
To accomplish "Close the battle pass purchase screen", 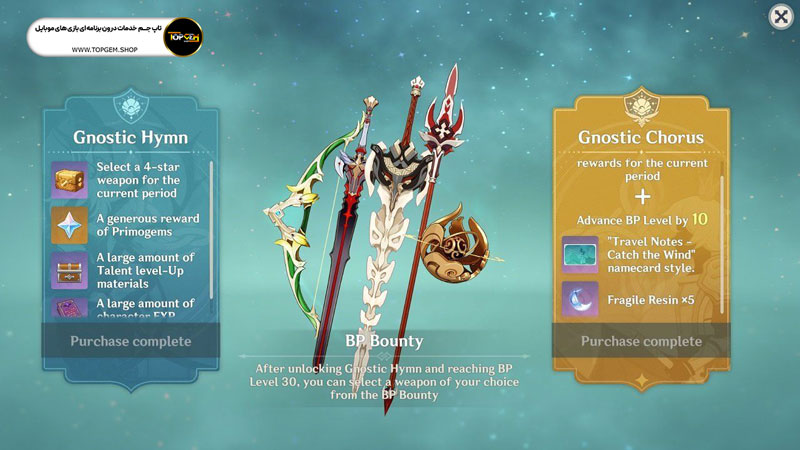I will 780,17.
